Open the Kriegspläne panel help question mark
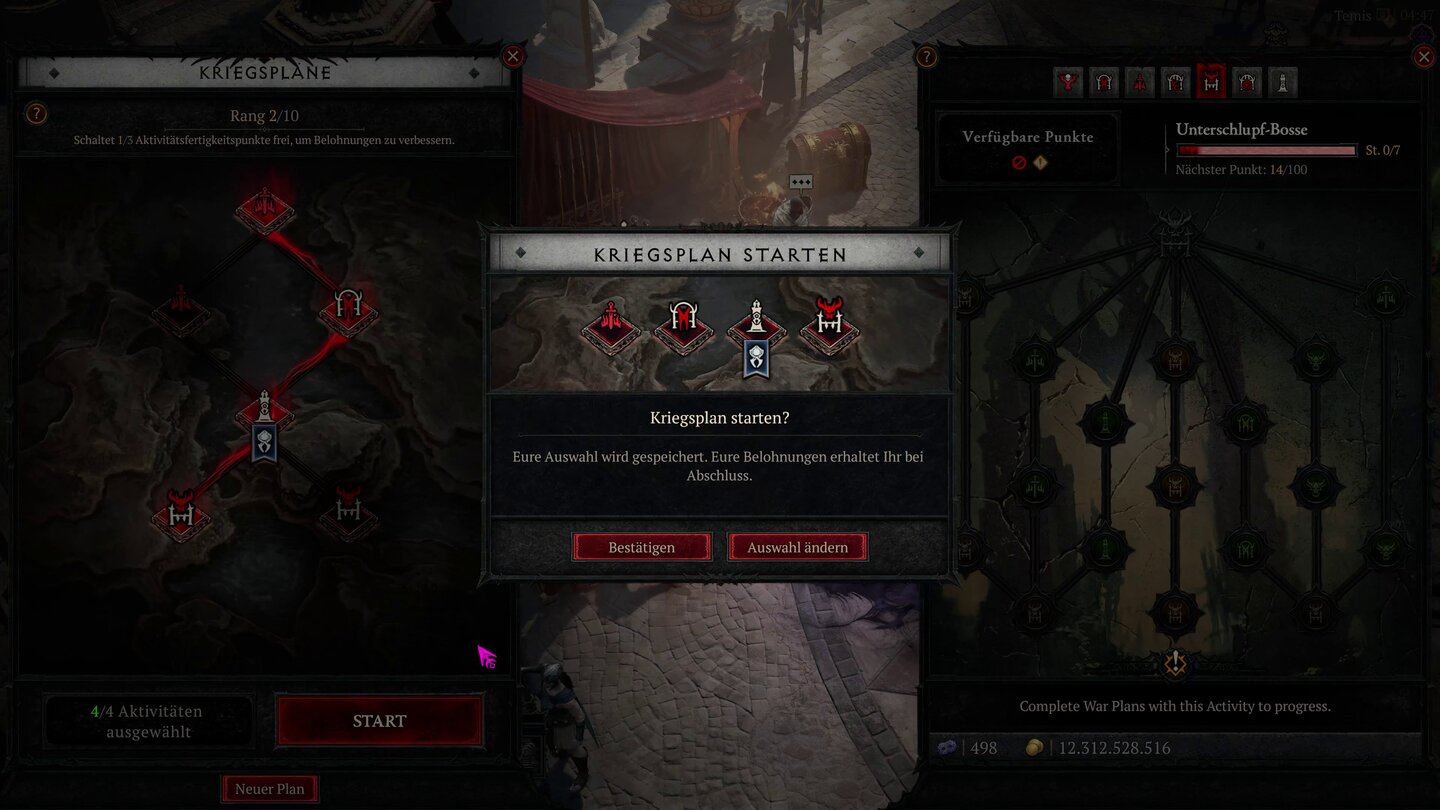Screen dimensions: 1440x810 click(x=36, y=113)
